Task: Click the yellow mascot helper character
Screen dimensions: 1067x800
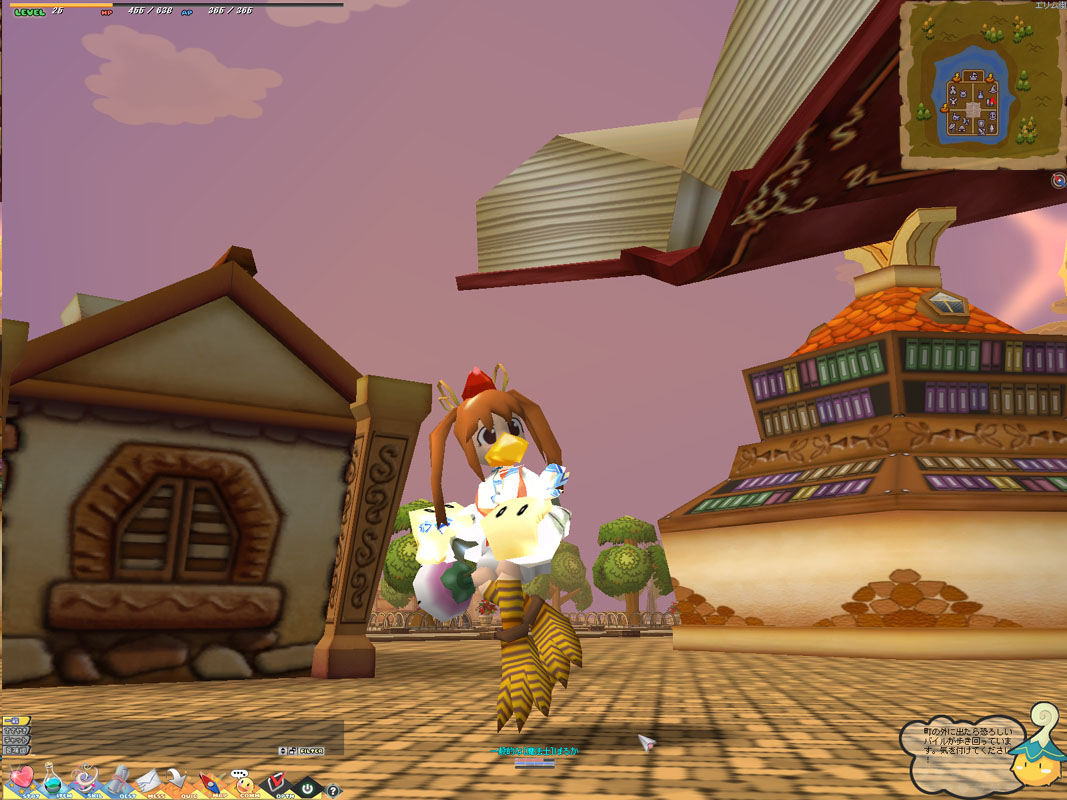Action: [1035, 760]
